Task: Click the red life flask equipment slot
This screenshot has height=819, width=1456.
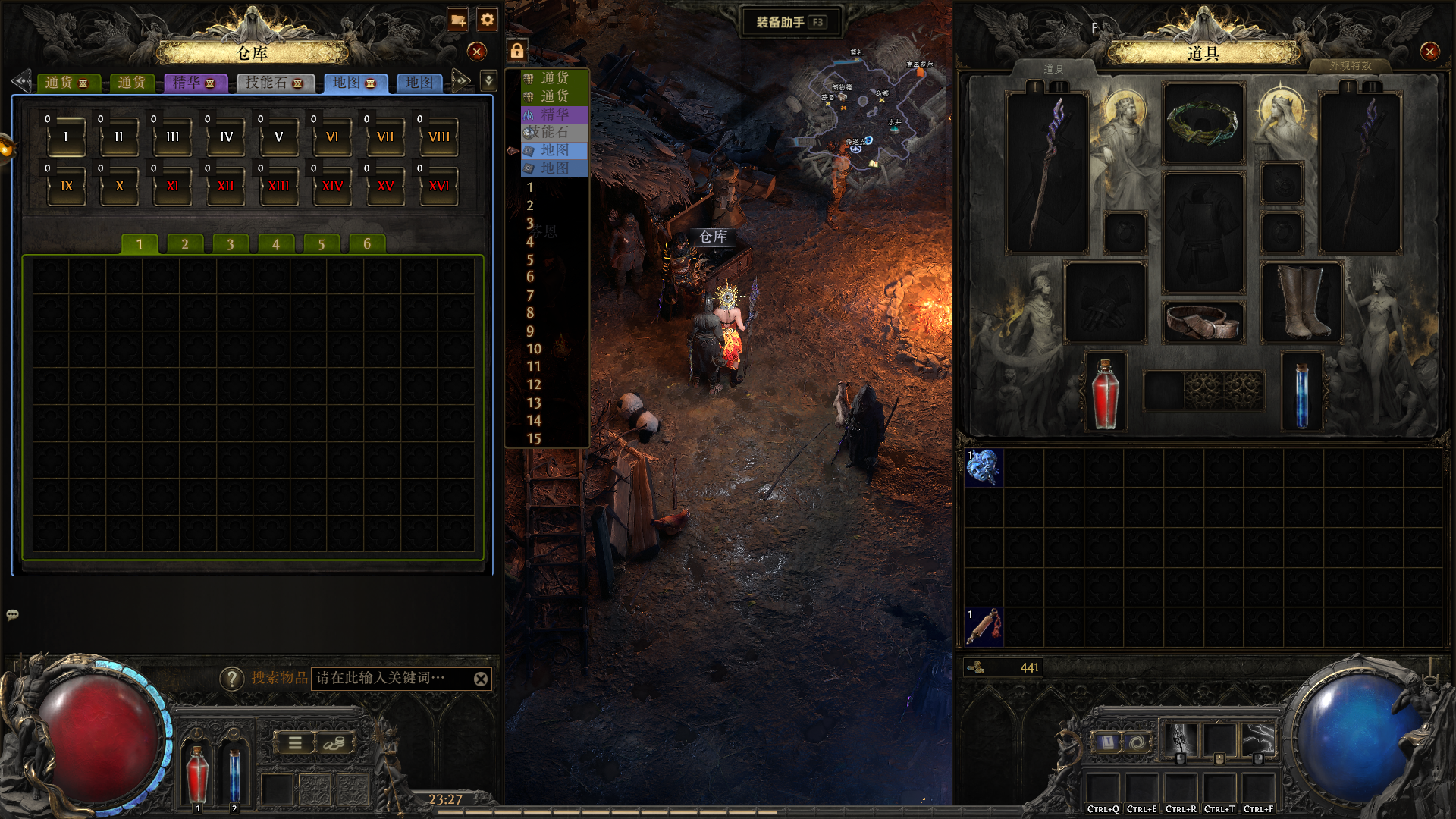Action: coord(1106,392)
